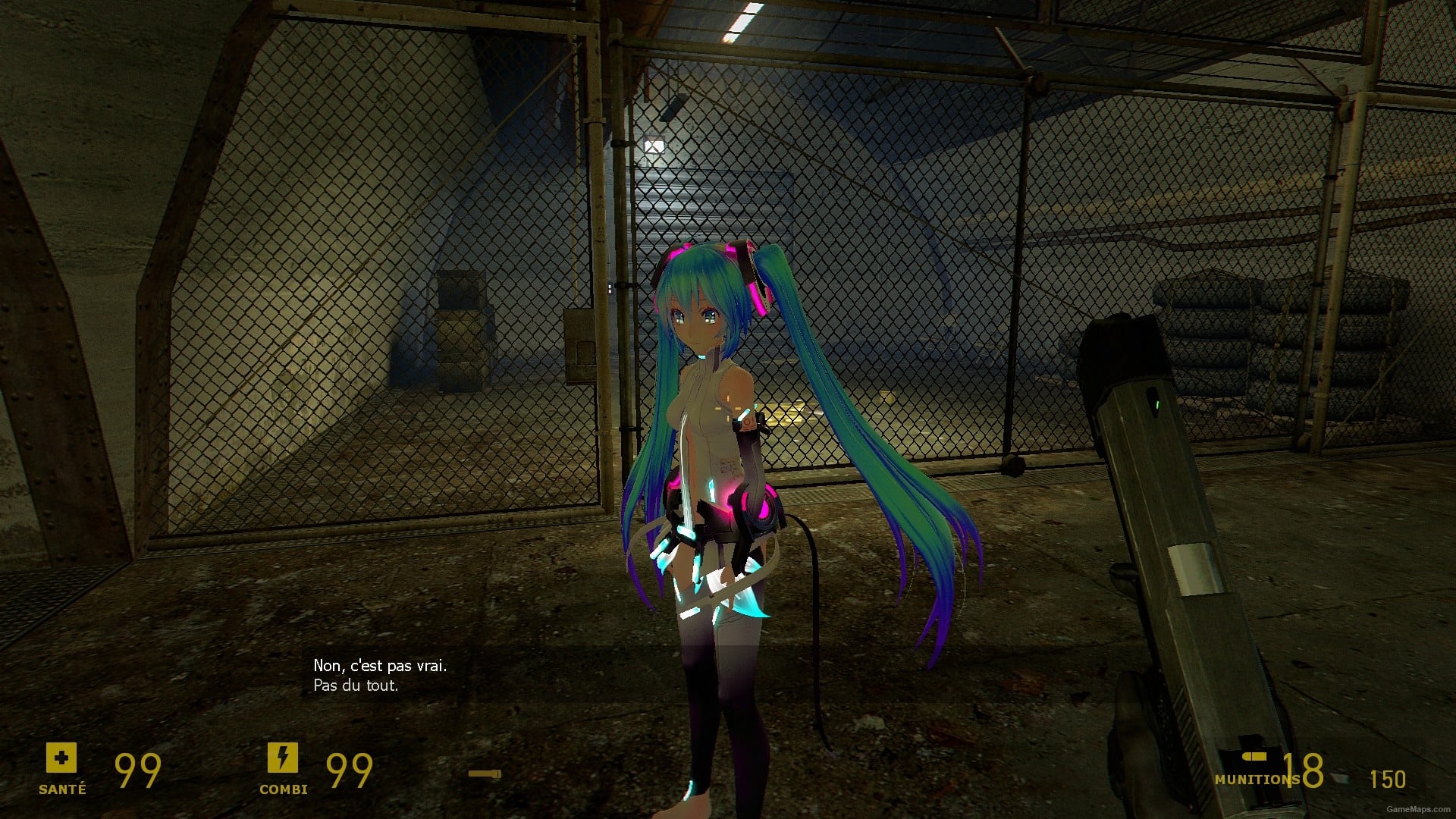Select the COMBI suit energy label

click(x=284, y=788)
